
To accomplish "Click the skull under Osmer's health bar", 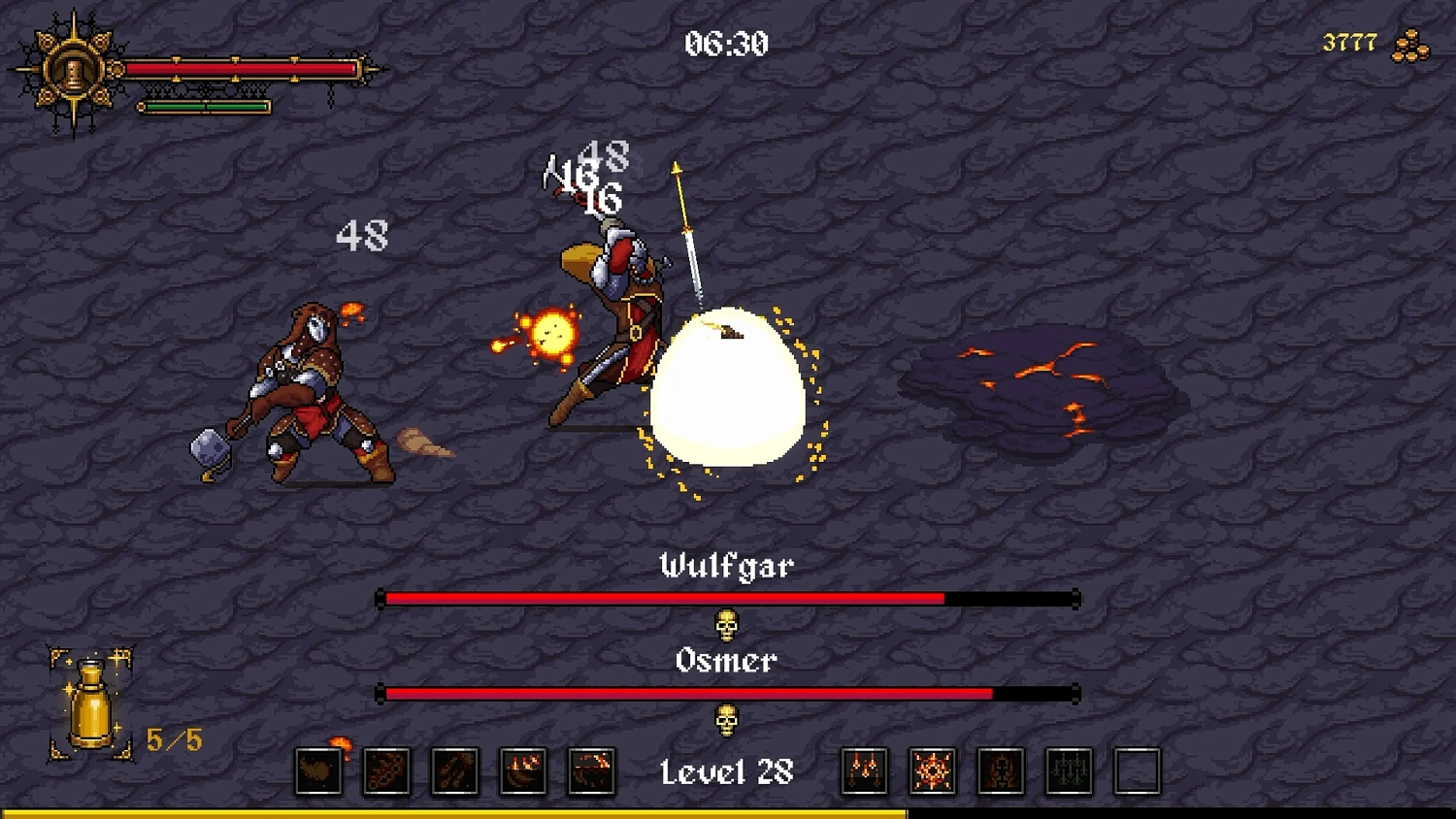I will pos(728,720).
